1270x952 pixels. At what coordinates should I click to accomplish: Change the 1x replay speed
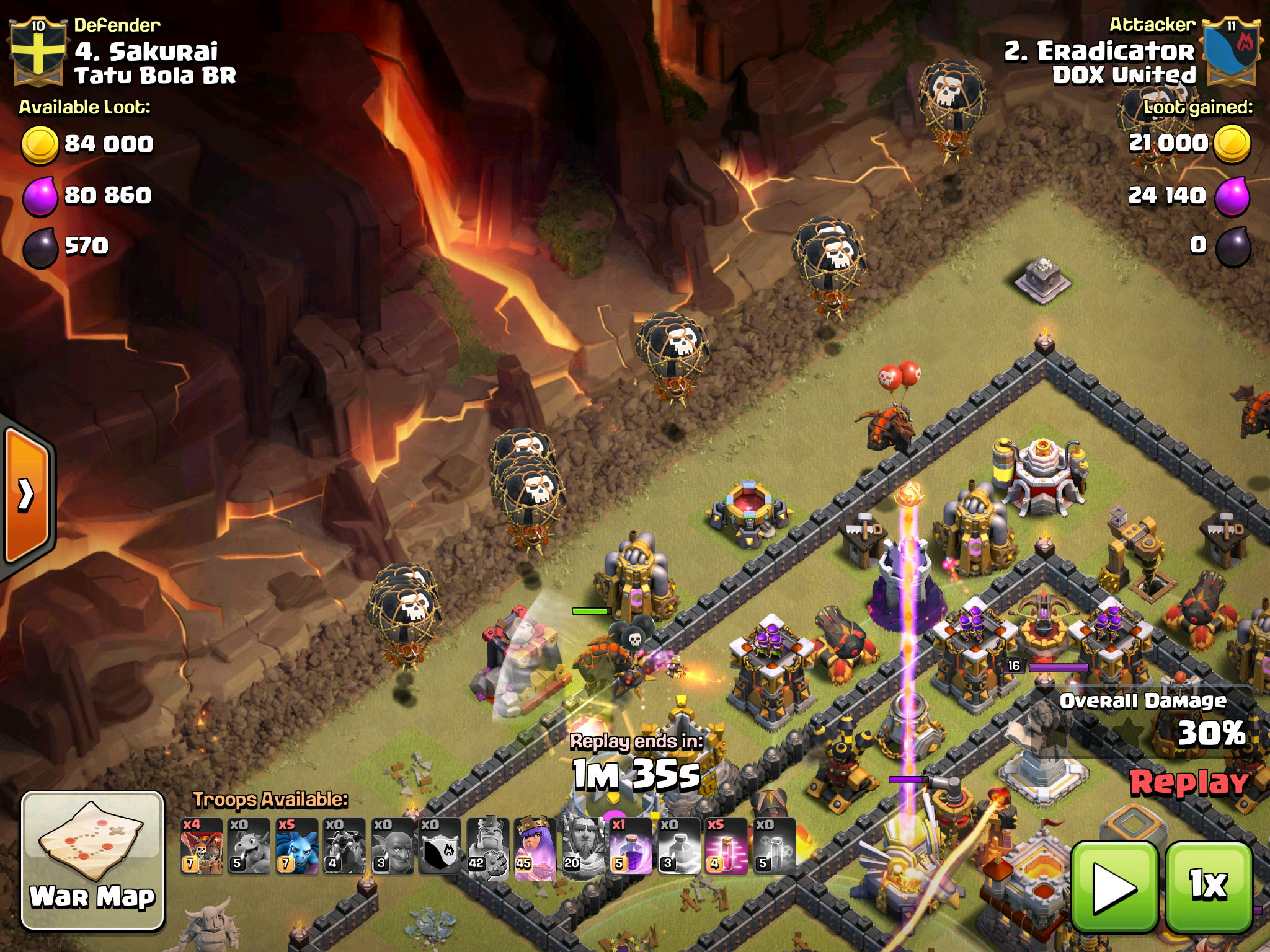click(1209, 887)
